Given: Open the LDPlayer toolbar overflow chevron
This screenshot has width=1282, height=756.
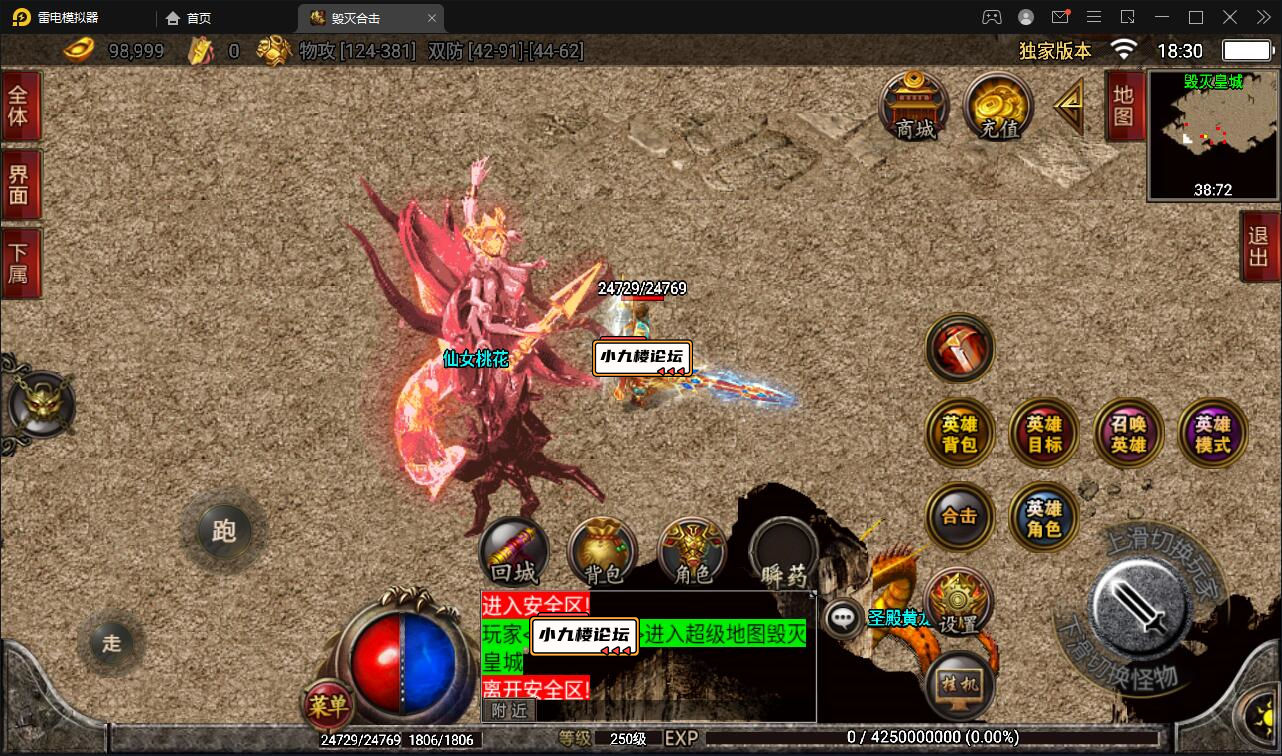Looking at the screenshot, I should pos(1262,17).
